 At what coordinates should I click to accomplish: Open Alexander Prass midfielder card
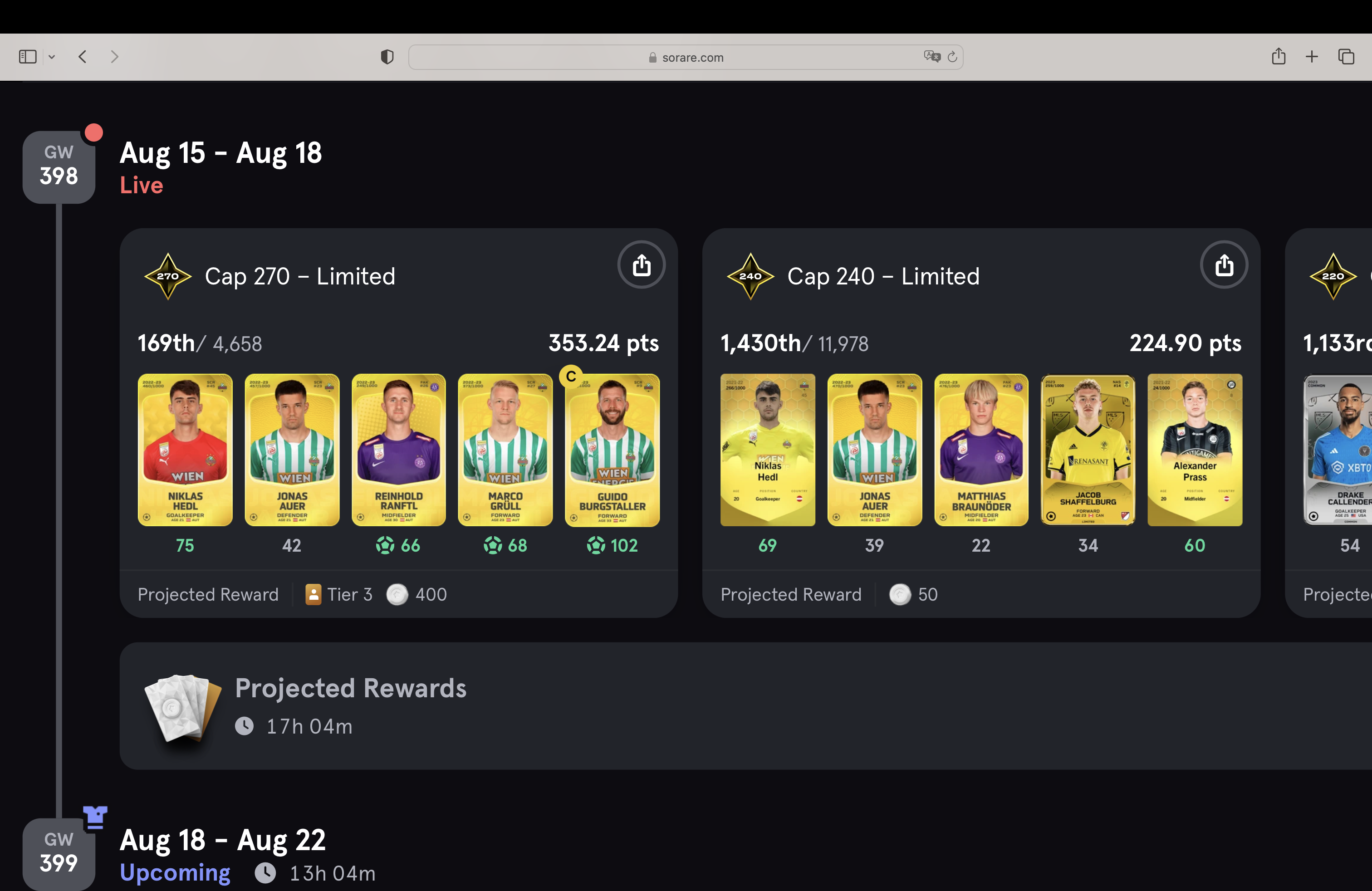pos(1195,450)
